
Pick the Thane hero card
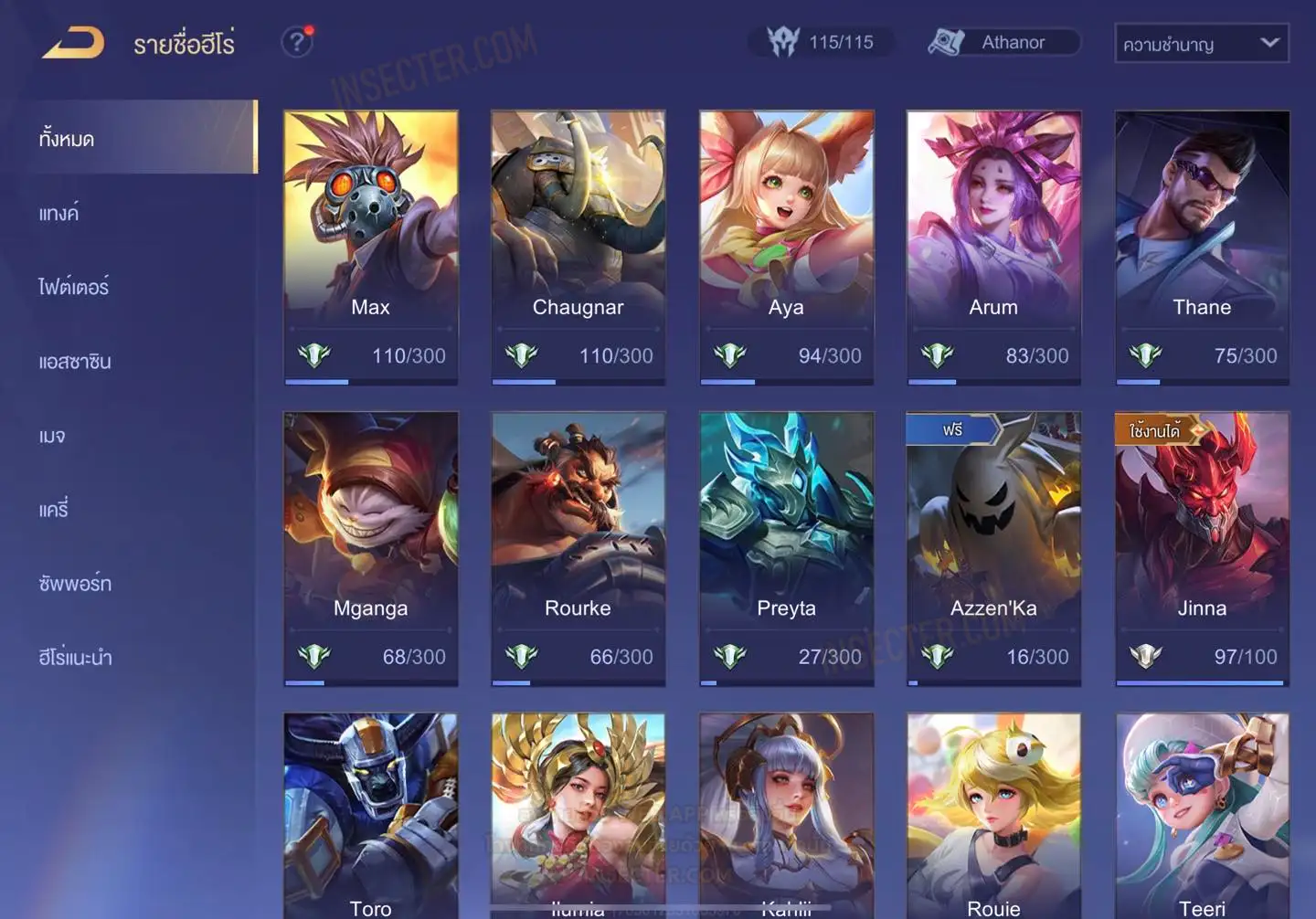click(x=1202, y=248)
